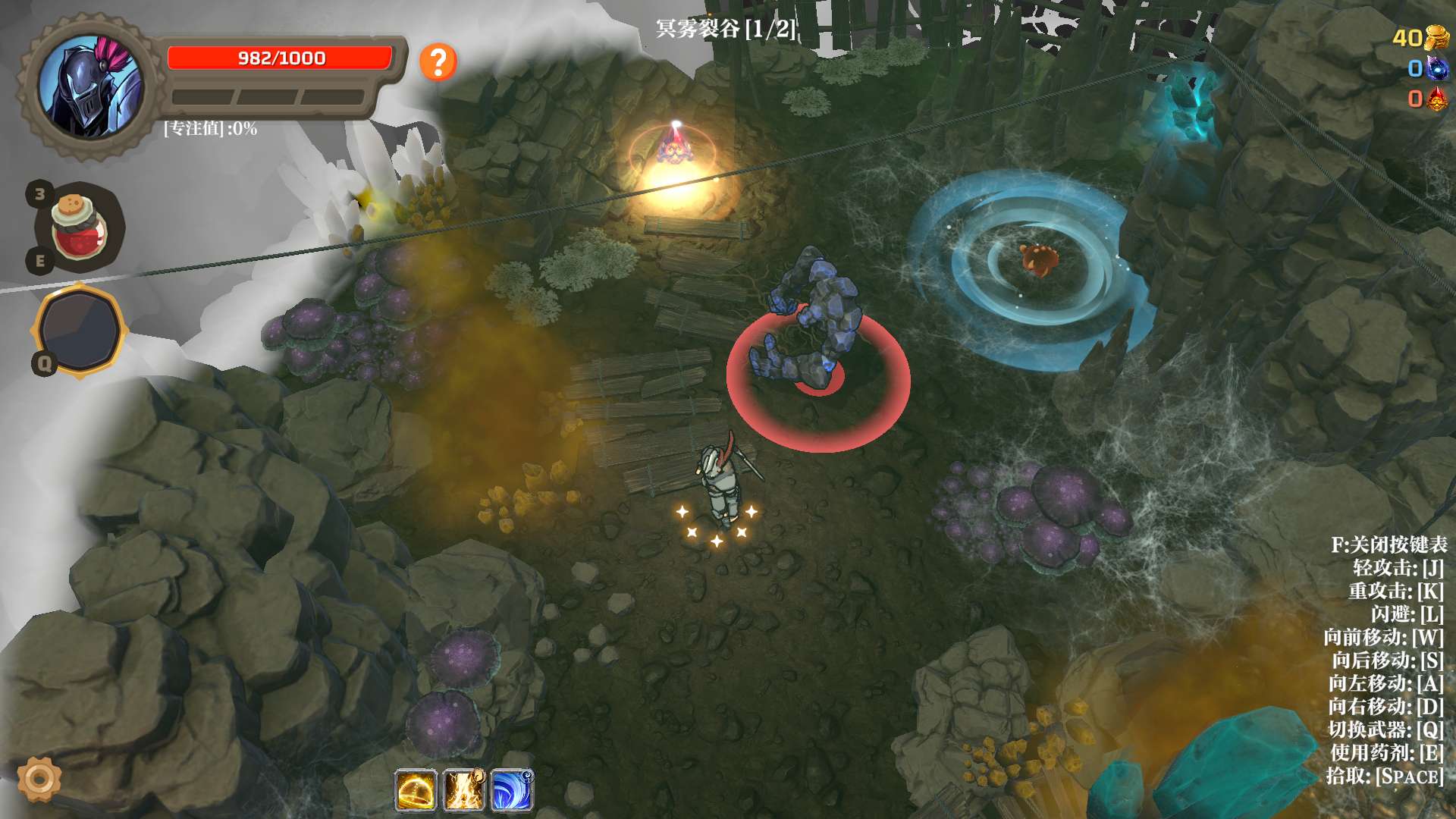Click the armored knight character portrait
1456x819 pixels.
[x=91, y=86]
